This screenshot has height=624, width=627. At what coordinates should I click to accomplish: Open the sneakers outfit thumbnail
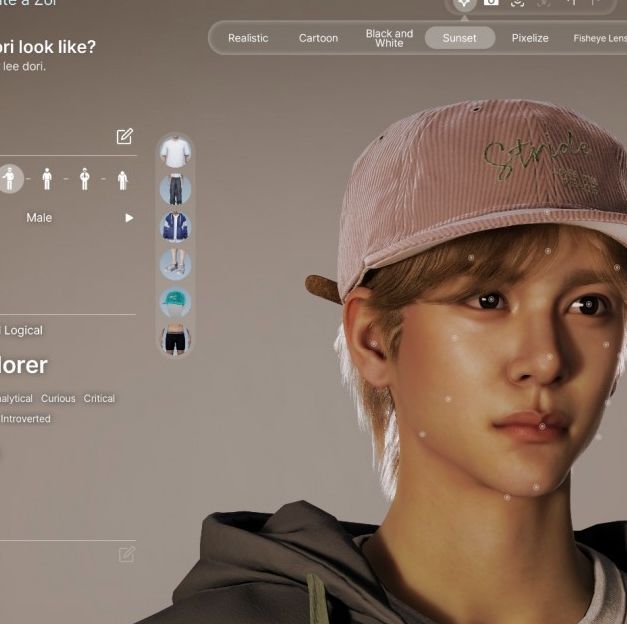(175, 263)
